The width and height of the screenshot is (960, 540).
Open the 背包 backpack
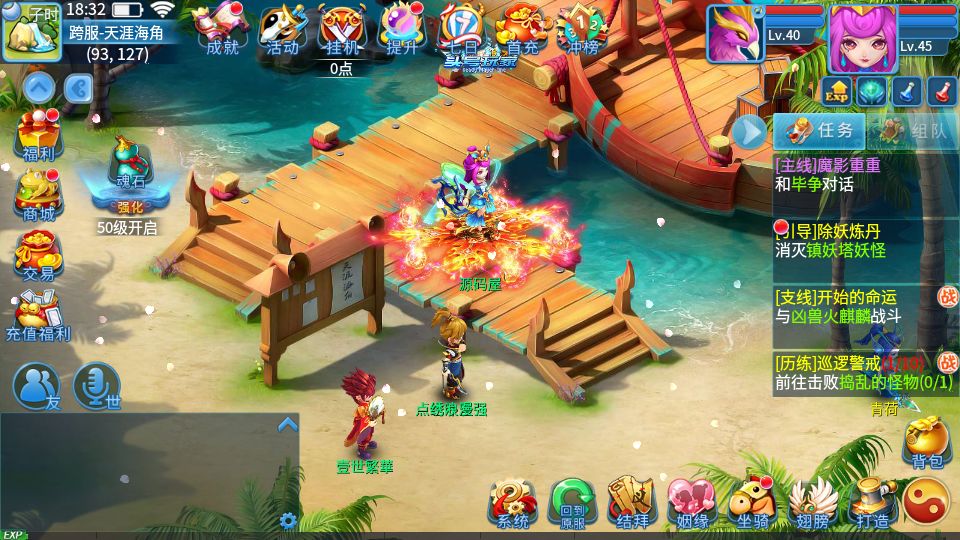(927, 443)
